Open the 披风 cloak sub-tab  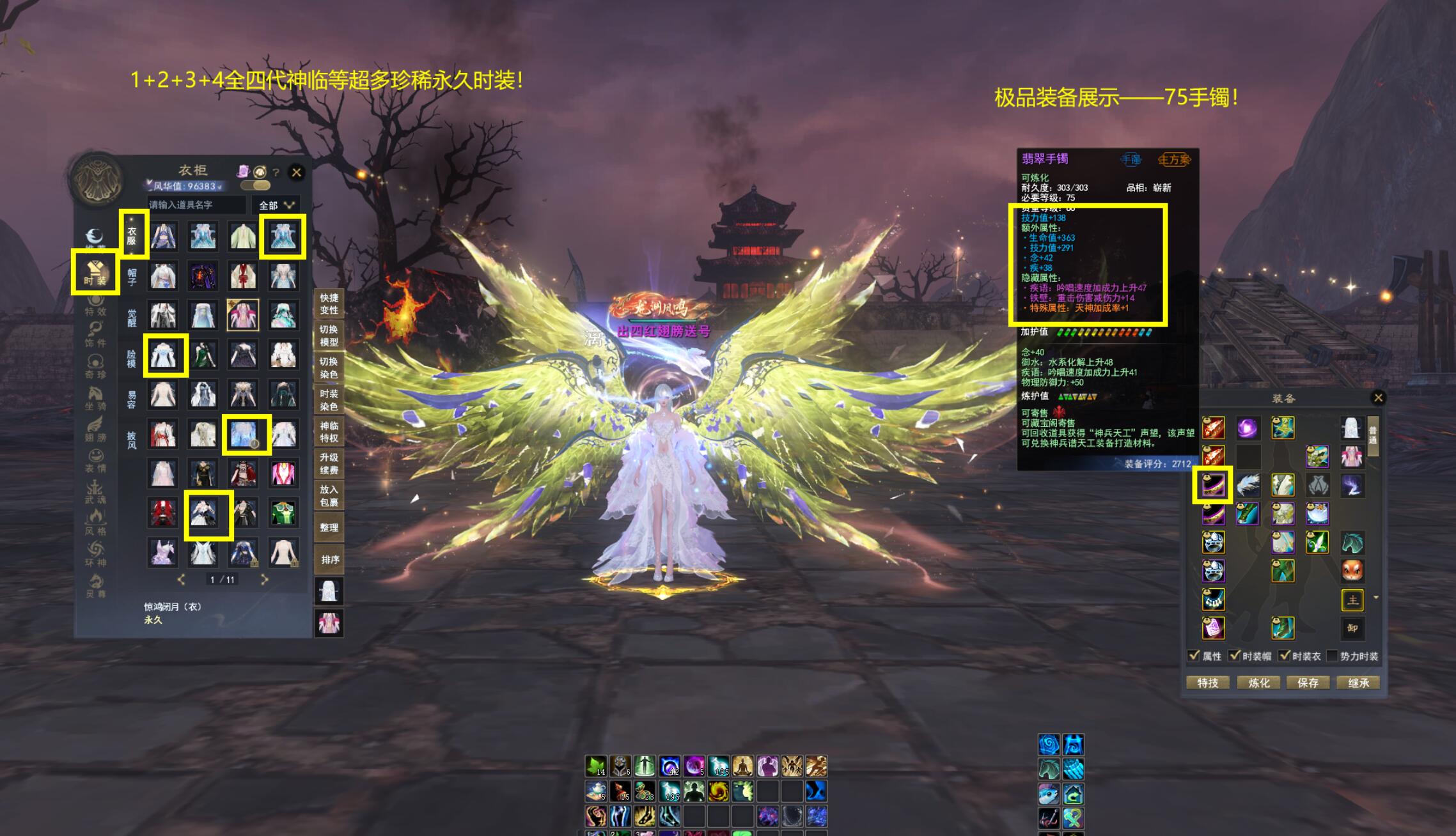pyautogui.click(x=132, y=440)
